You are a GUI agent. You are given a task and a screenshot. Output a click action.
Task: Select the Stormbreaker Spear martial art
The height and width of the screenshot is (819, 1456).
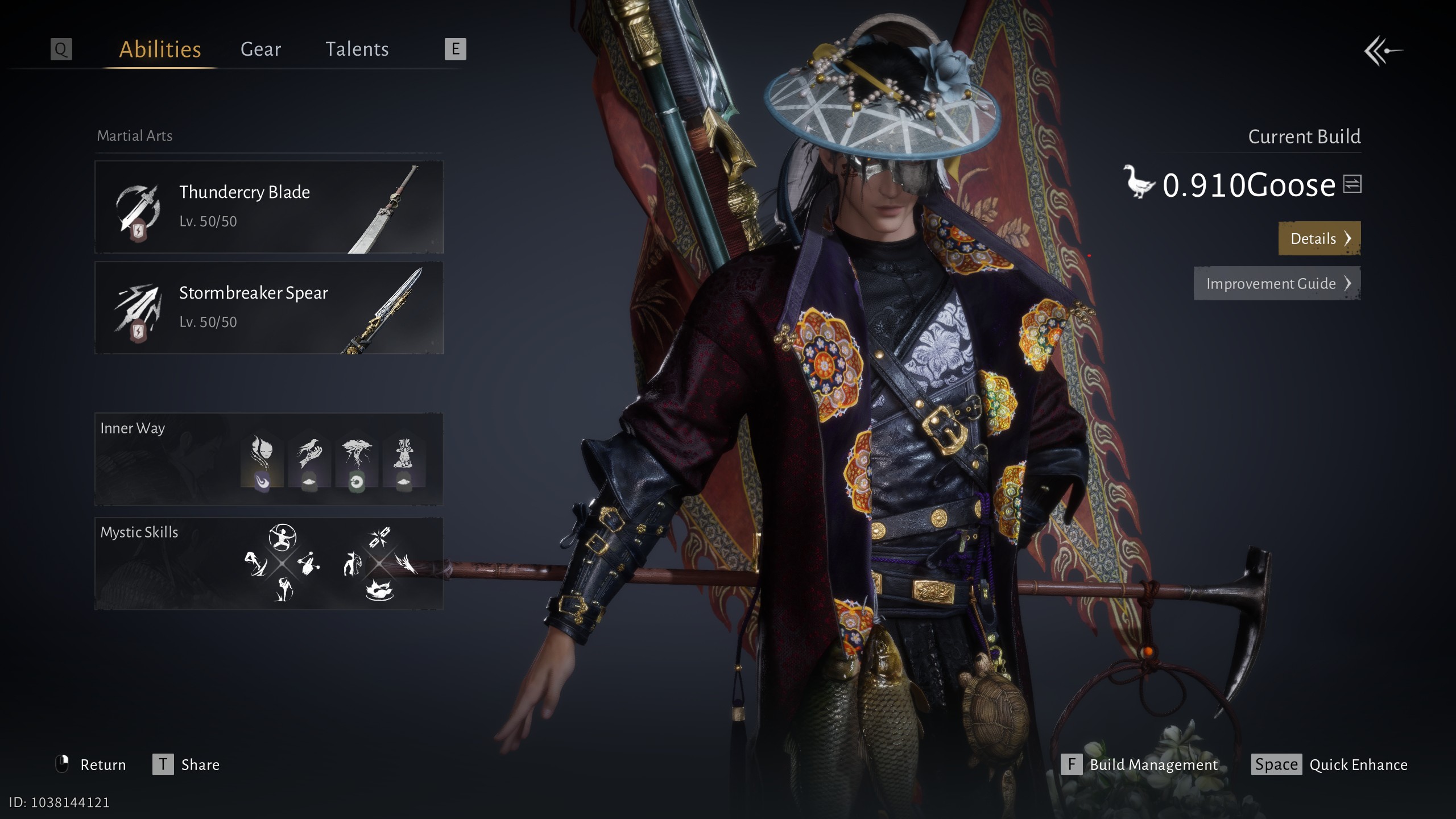pos(269,308)
